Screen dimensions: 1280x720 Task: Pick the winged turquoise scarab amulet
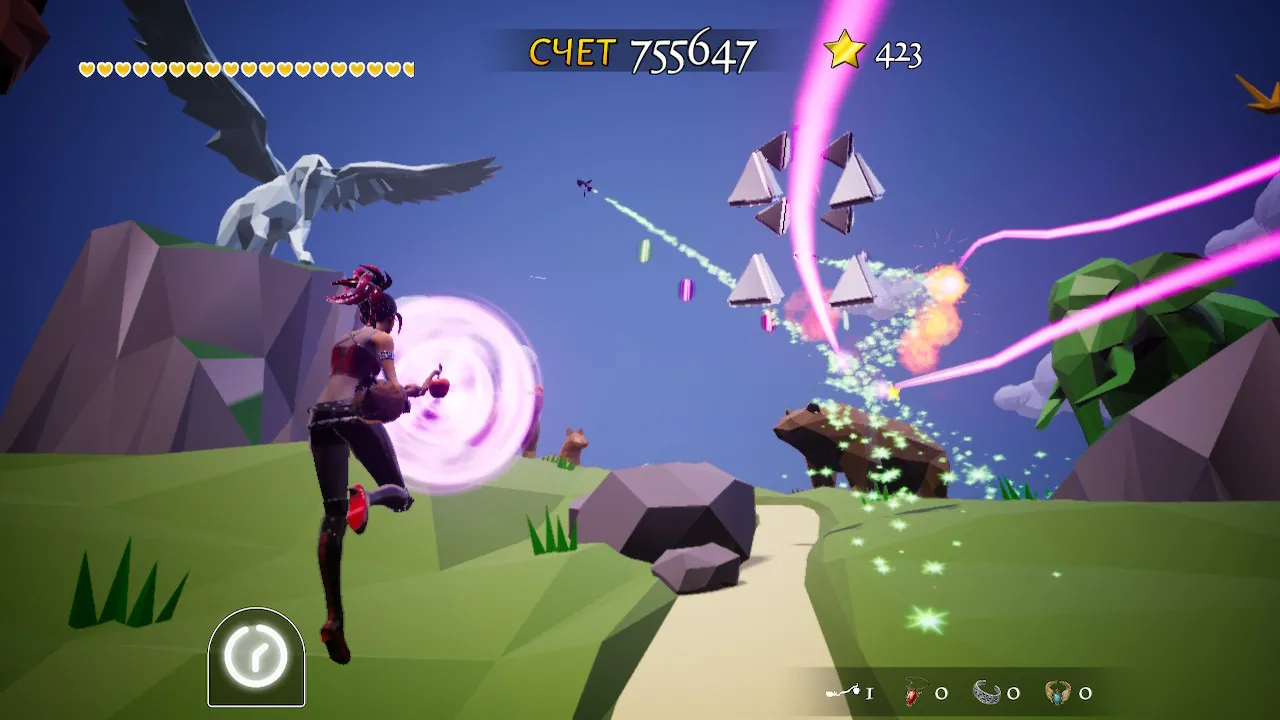[1058, 692]
